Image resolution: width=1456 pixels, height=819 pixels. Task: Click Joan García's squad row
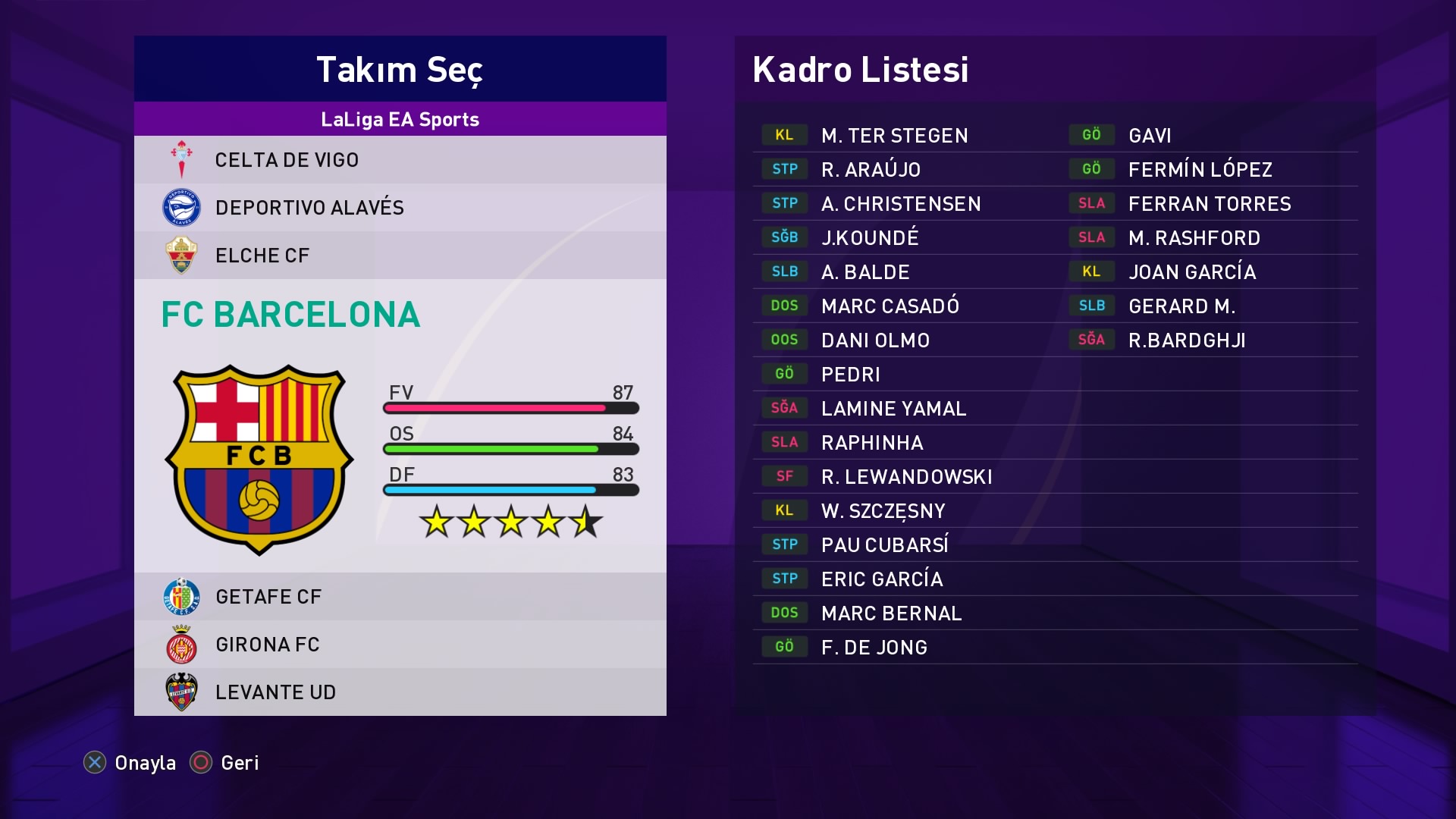point(1191,272)
